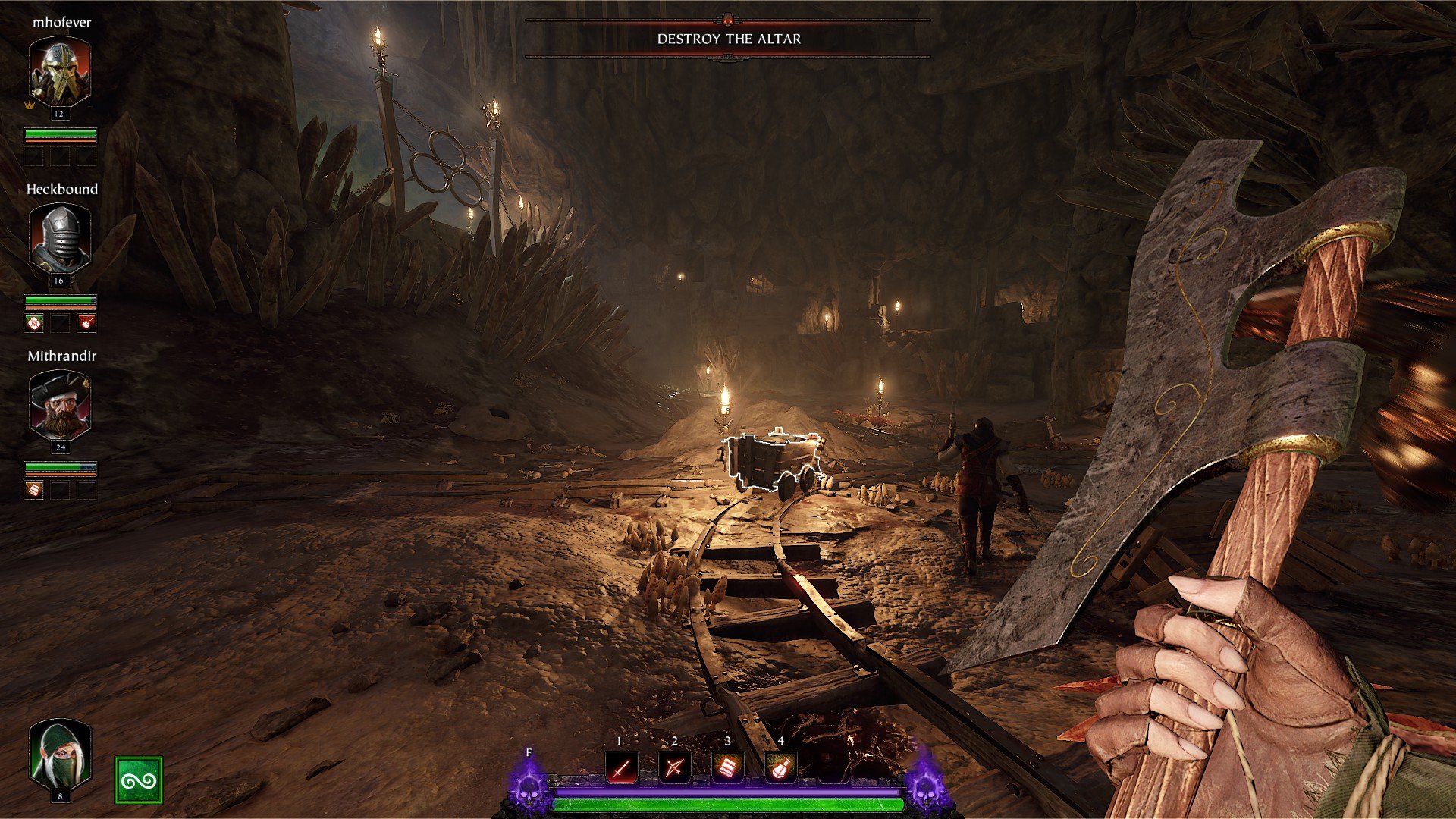The width and height of the screenshot is (1456, 819).
Task: Select the melee sword weapon slot
Action: pyautogui.click(x=622, y=767)
